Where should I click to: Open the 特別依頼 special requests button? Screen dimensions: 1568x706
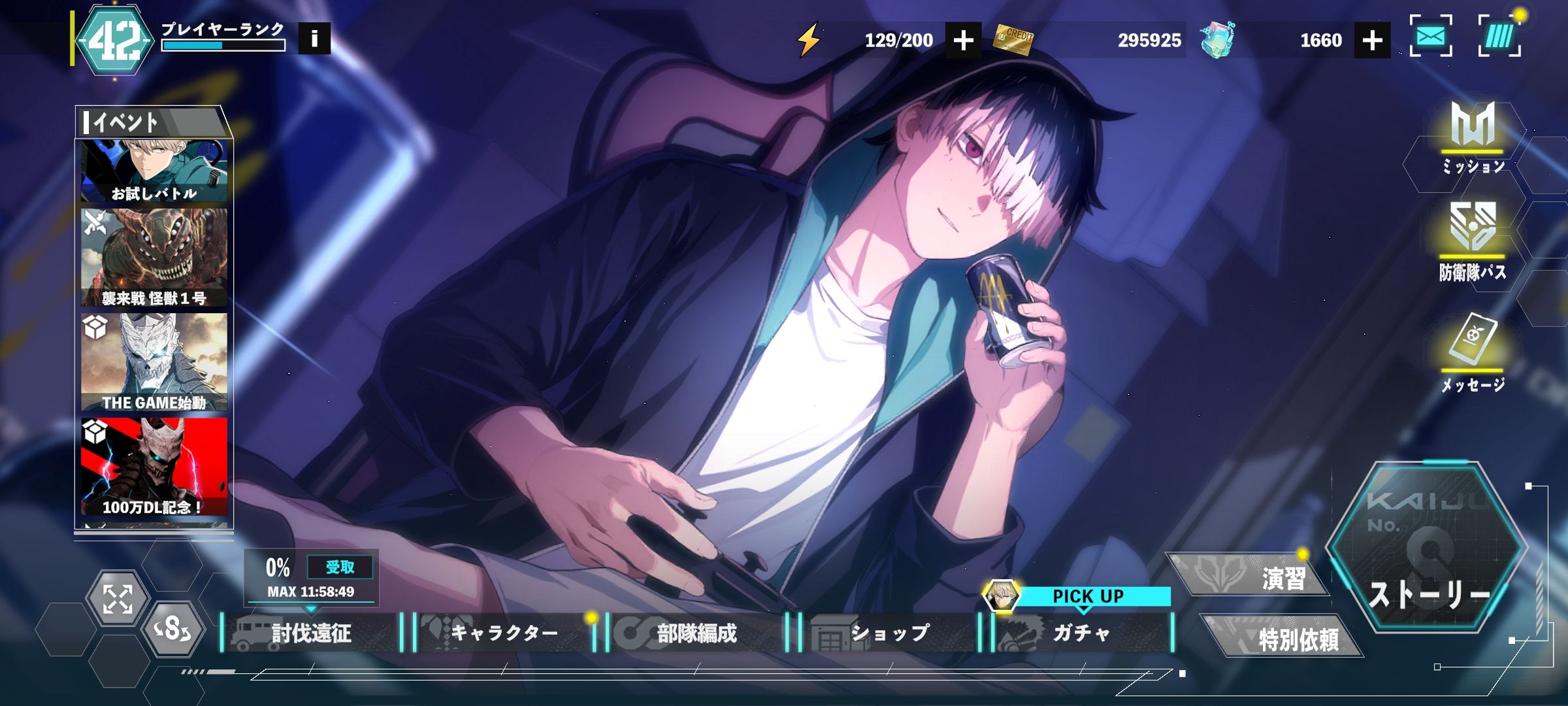pyautogui.click(x=1282, y=637)
